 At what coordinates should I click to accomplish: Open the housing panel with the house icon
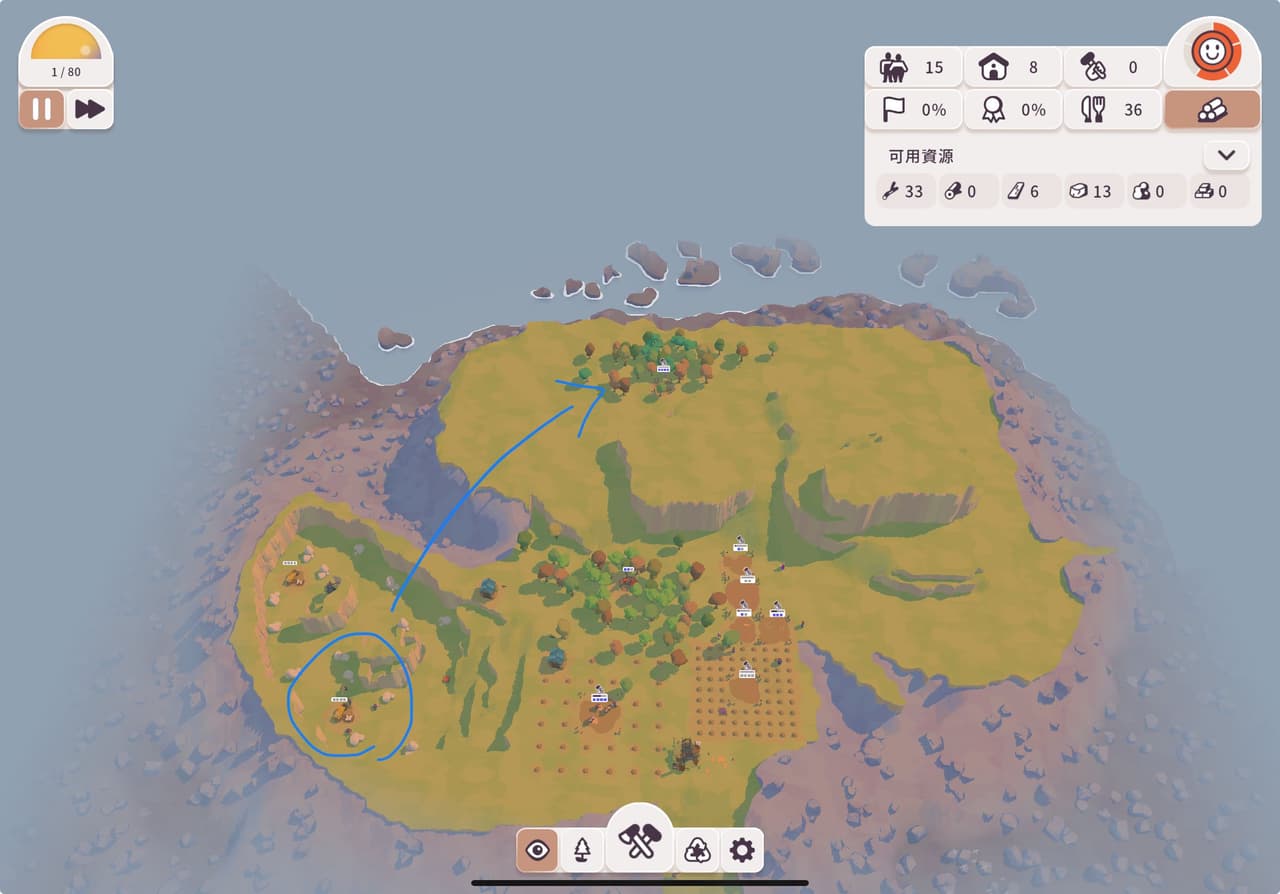[x=1013, y=68]
